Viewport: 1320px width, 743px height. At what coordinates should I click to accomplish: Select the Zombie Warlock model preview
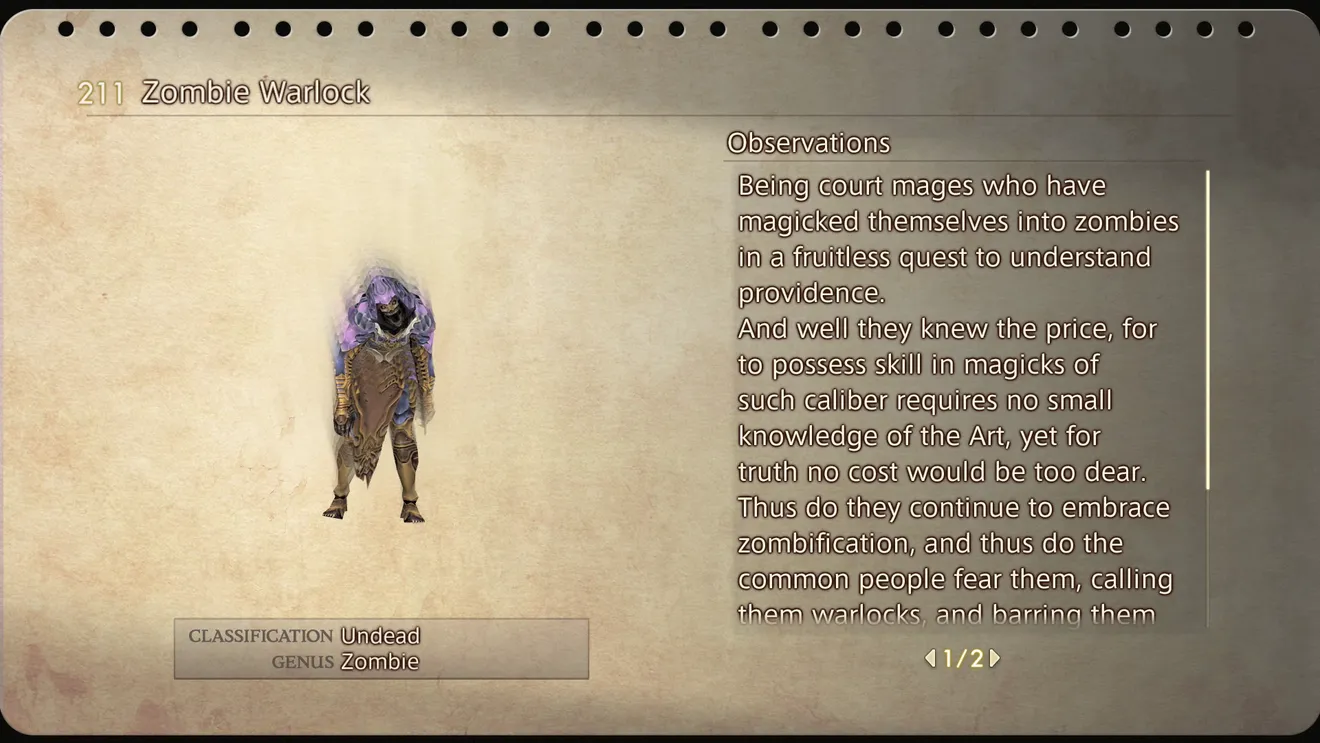(x=383, y=394)
